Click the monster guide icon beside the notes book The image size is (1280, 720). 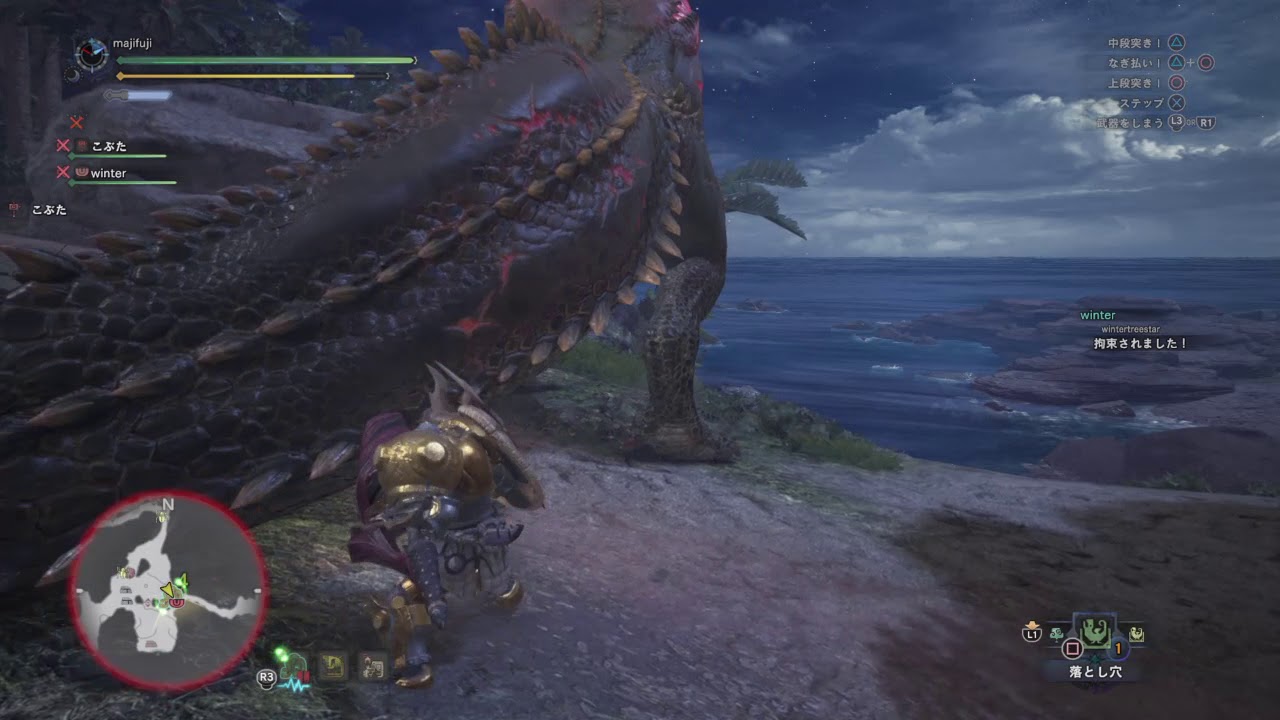tap(372, 665)
